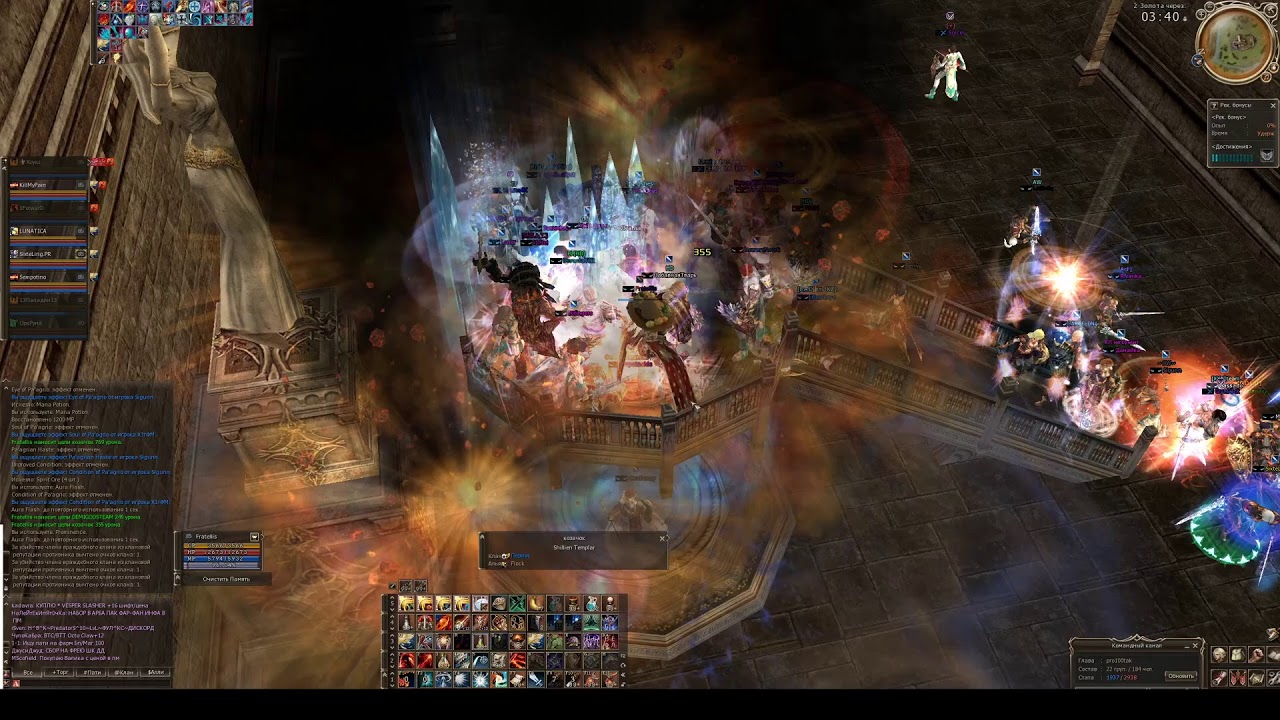Switch to the #Пати party chat tab

click(x=92, y=673)
